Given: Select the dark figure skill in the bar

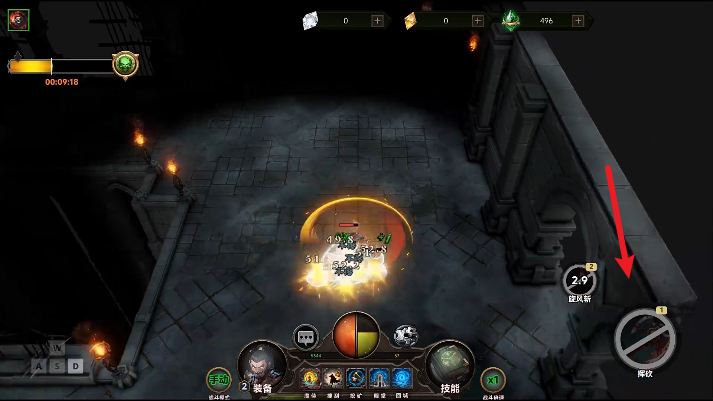Looking at the screenshot, I should click(x=333, y=378).
